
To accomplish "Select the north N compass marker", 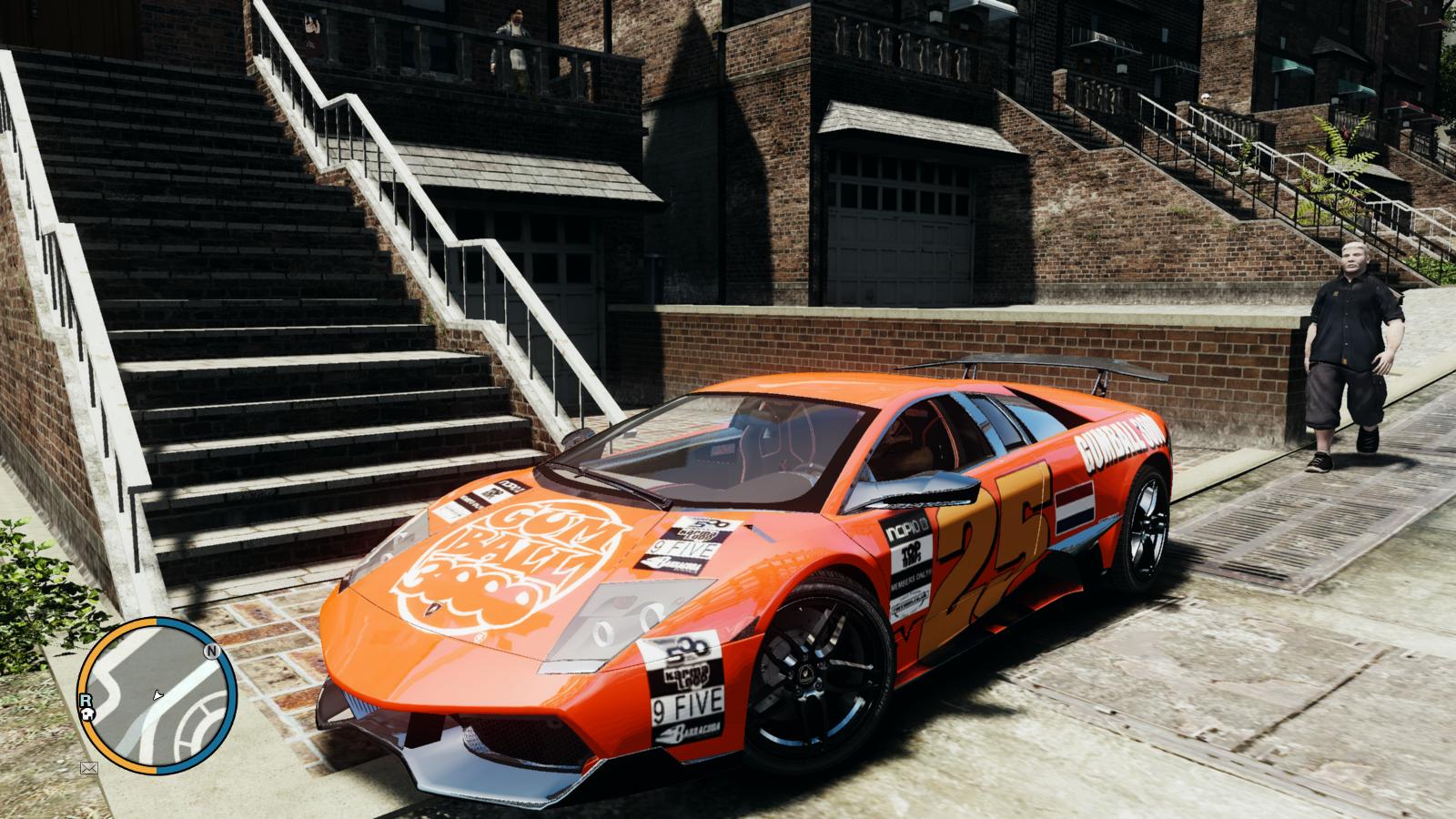I will (x=210, y=652).
